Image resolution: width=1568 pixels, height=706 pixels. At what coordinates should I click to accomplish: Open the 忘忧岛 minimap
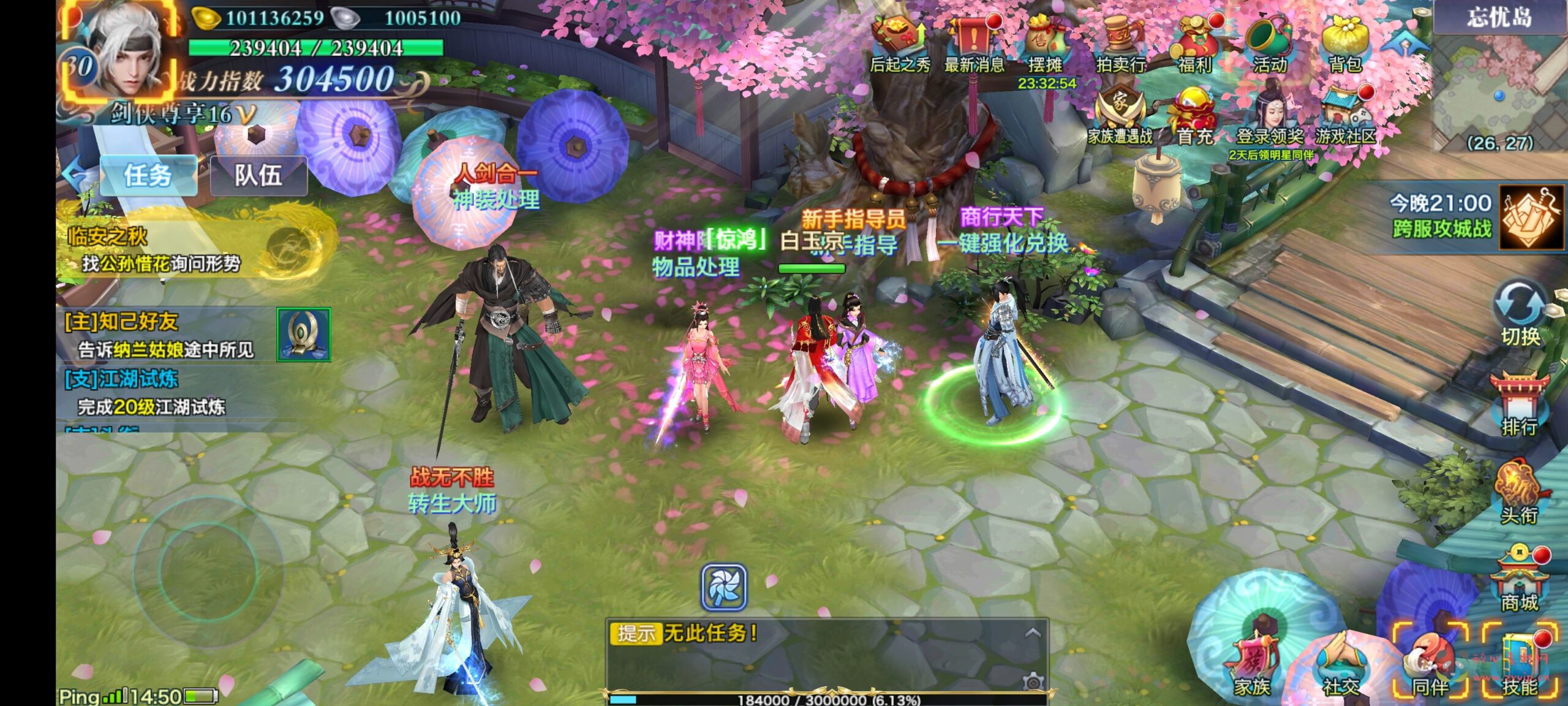1498,86
